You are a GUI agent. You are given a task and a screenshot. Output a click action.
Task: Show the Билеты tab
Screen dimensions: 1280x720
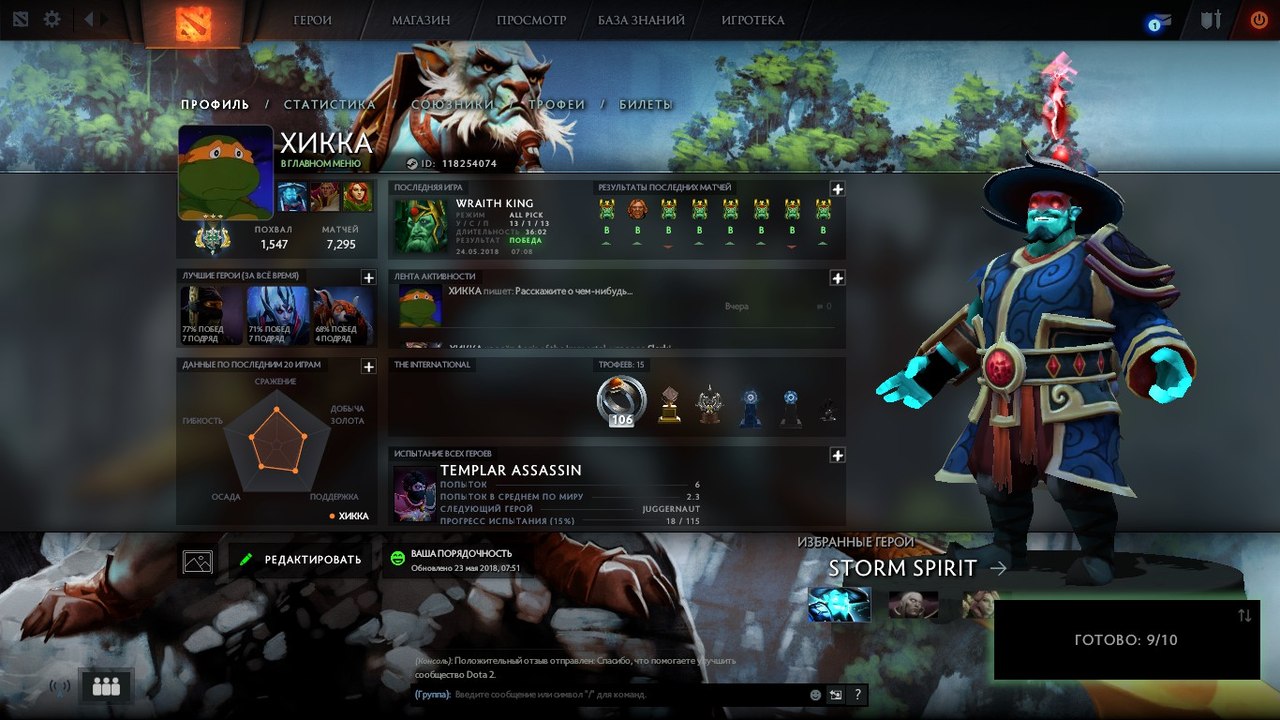tap(645, 104)
